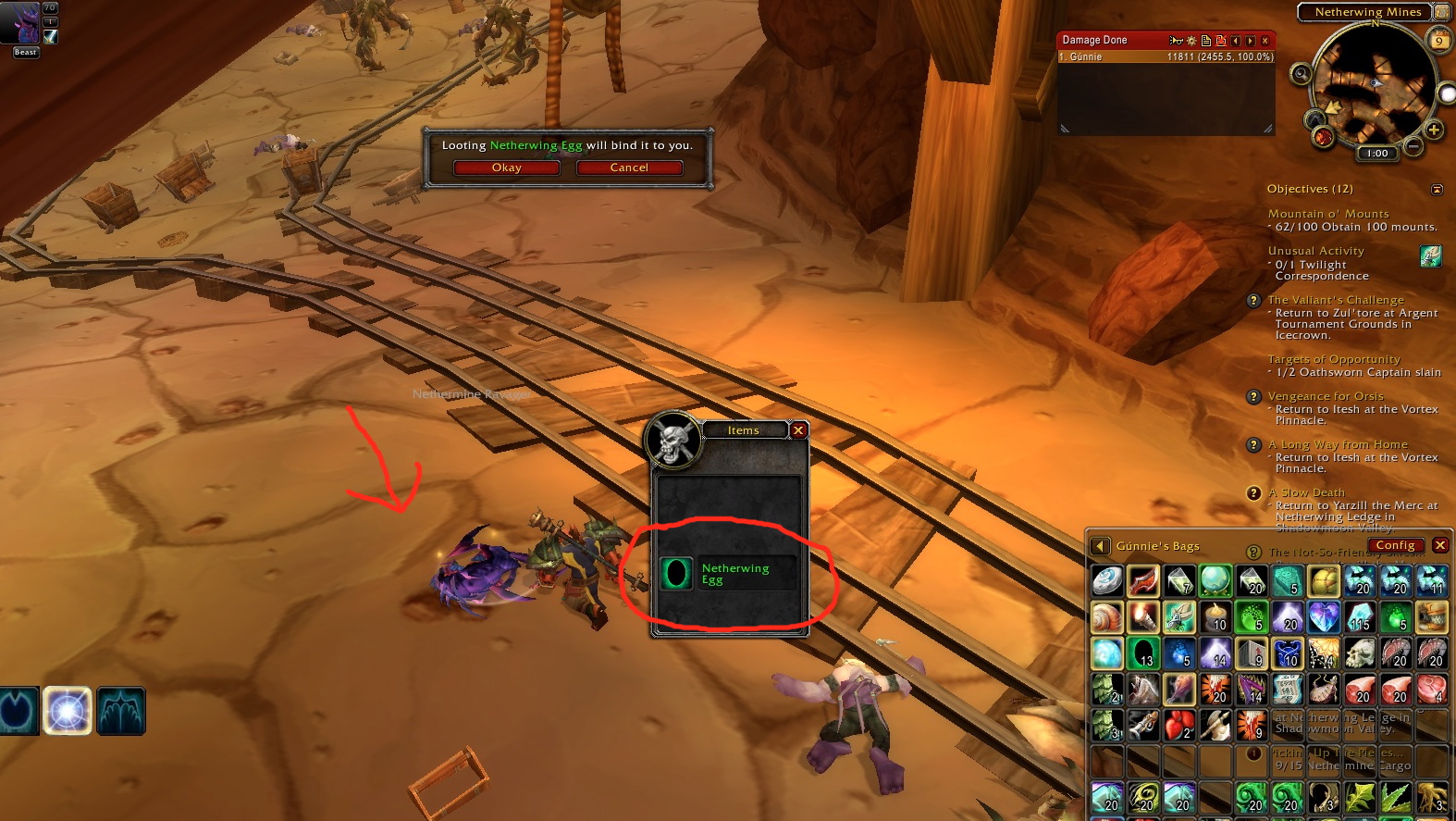
Task: Cancel looting the Netherwing Egg
Action: [x=630, y=168]
